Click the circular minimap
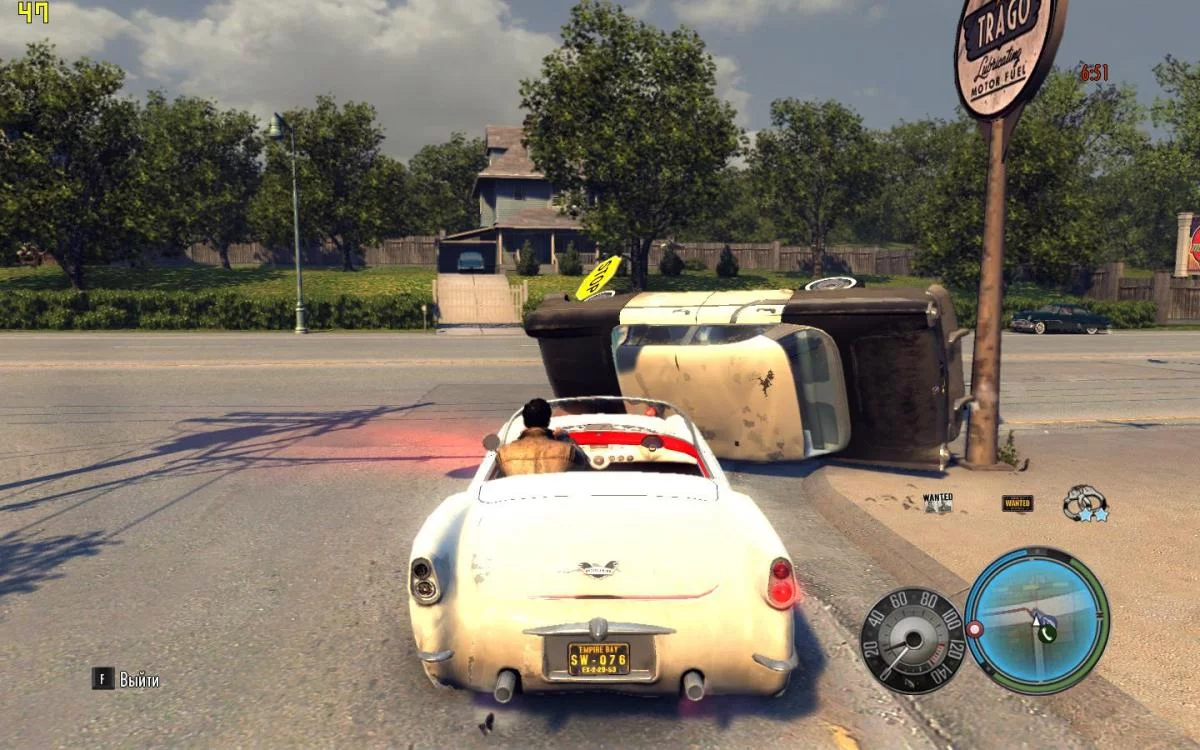1200x750 pixels. click(x=1036, y=620)
